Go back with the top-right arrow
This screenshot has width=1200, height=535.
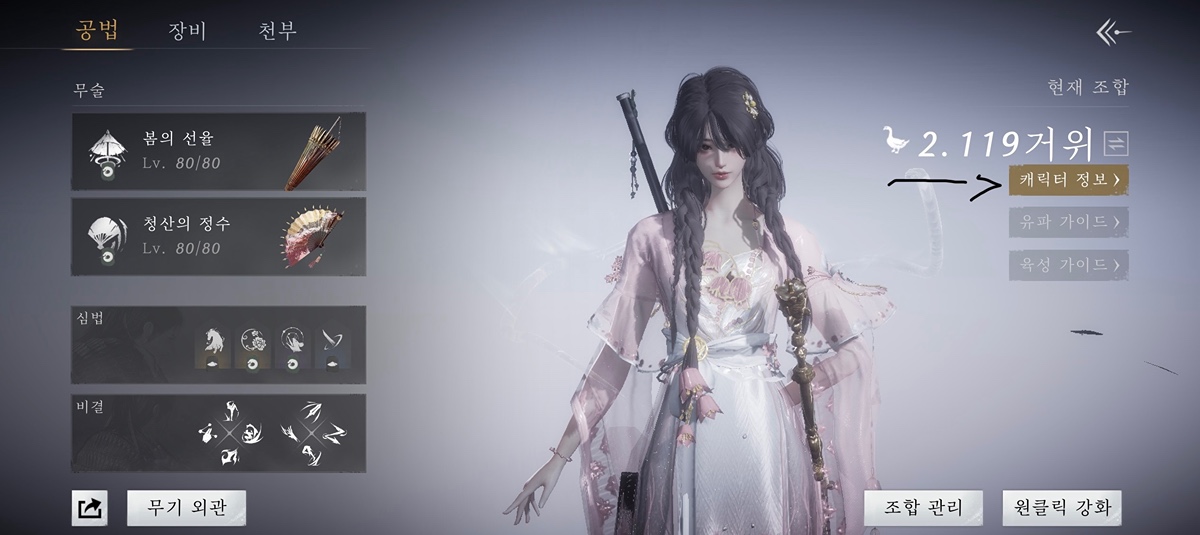click(x=1113, y=32)
